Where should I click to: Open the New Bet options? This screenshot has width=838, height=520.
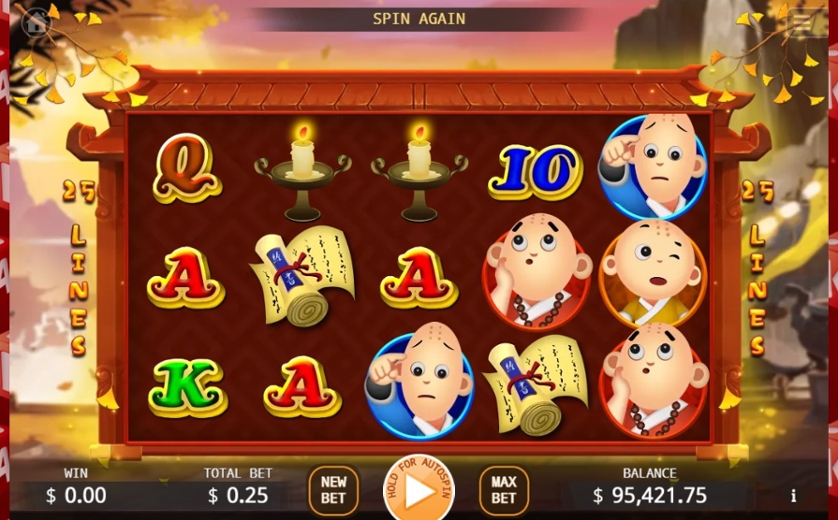click(x=333, y=490)
